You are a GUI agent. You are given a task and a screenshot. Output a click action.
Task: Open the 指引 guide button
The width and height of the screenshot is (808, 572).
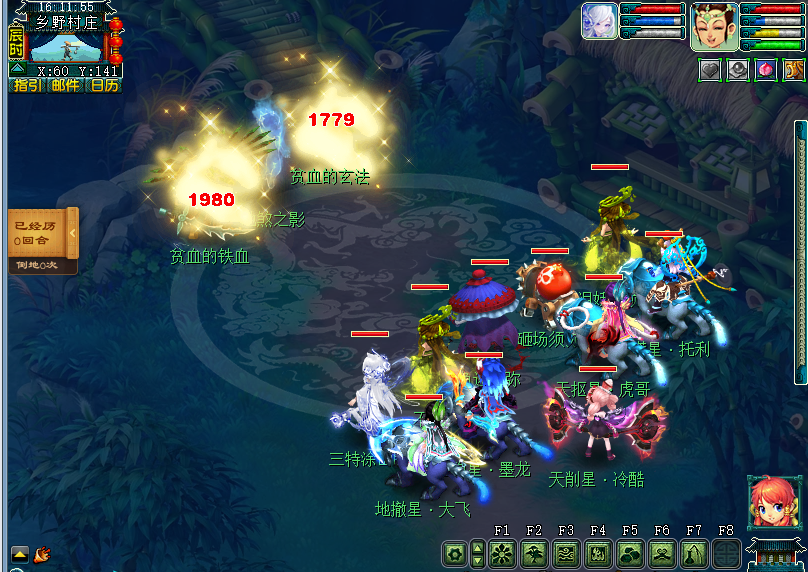(x=27, y=86)
